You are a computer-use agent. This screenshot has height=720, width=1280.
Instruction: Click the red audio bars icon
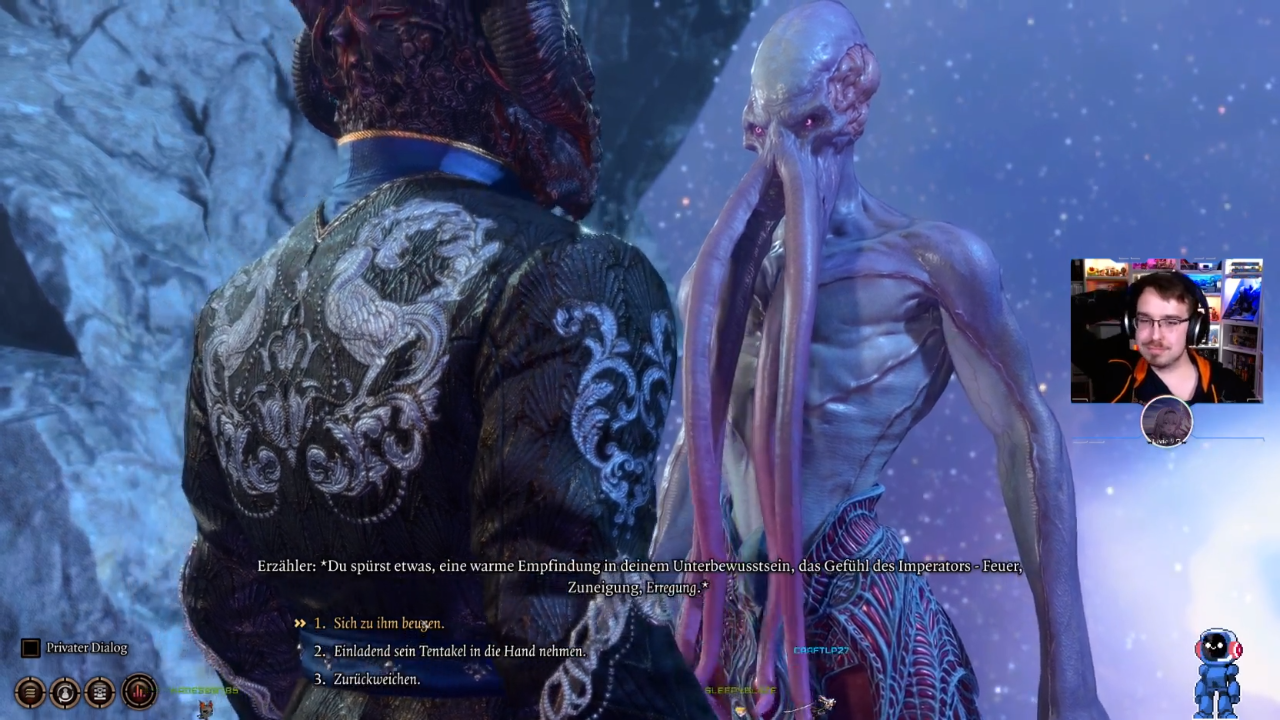139,691
